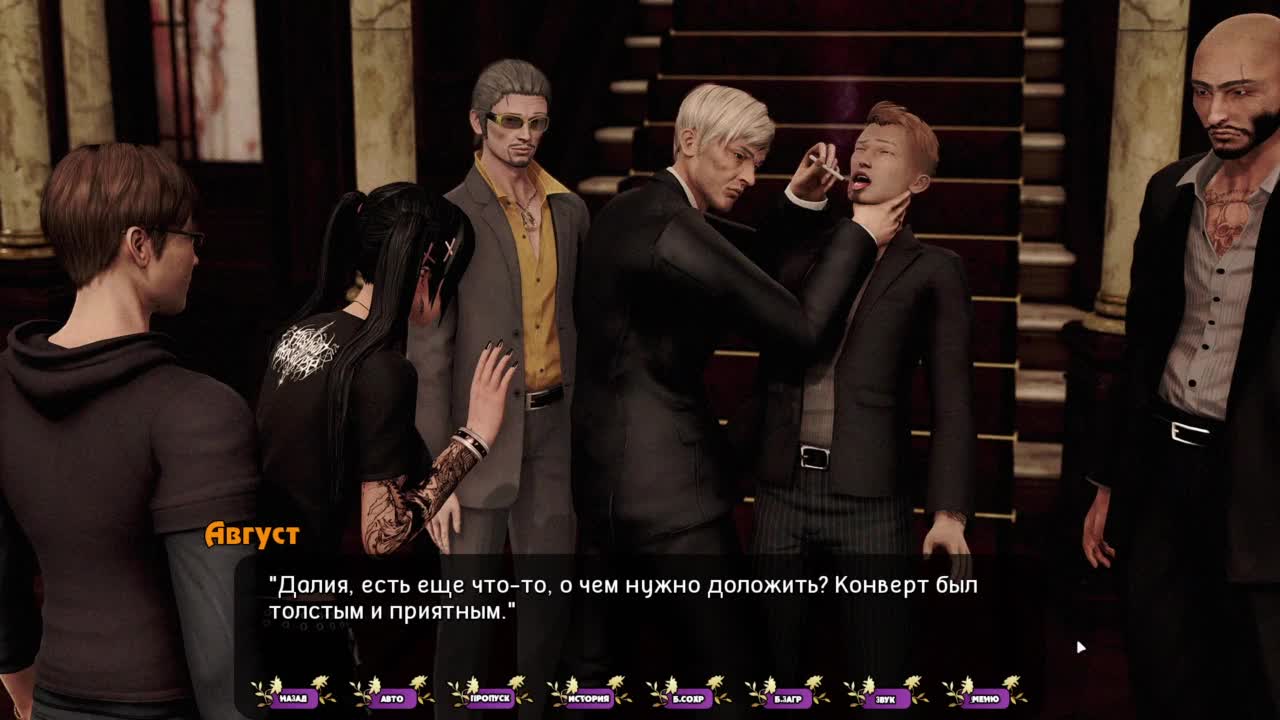Open the Звук sound settings
The height and width of the screenshot is (720, 1280).
886,698
